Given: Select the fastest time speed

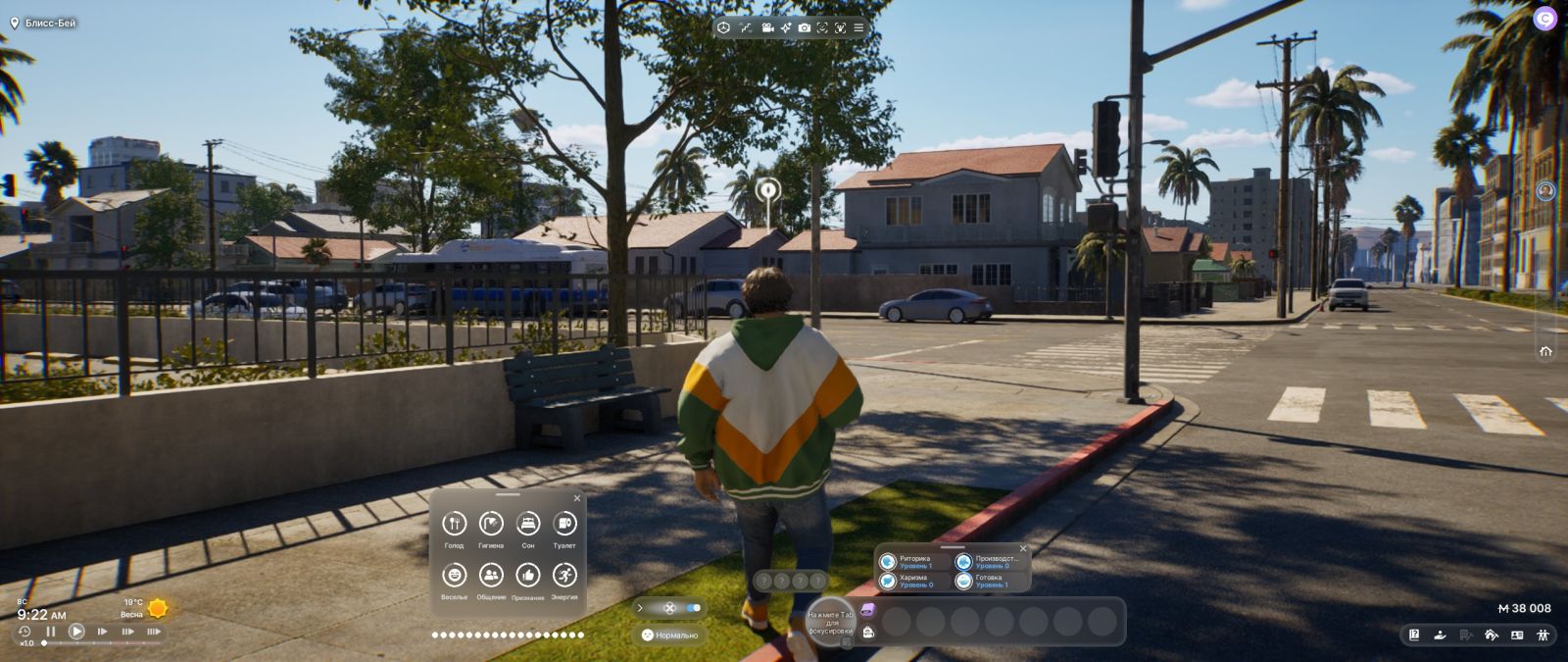Looking at the screenshot, I should pyautogui.click(x=153, y=632).
